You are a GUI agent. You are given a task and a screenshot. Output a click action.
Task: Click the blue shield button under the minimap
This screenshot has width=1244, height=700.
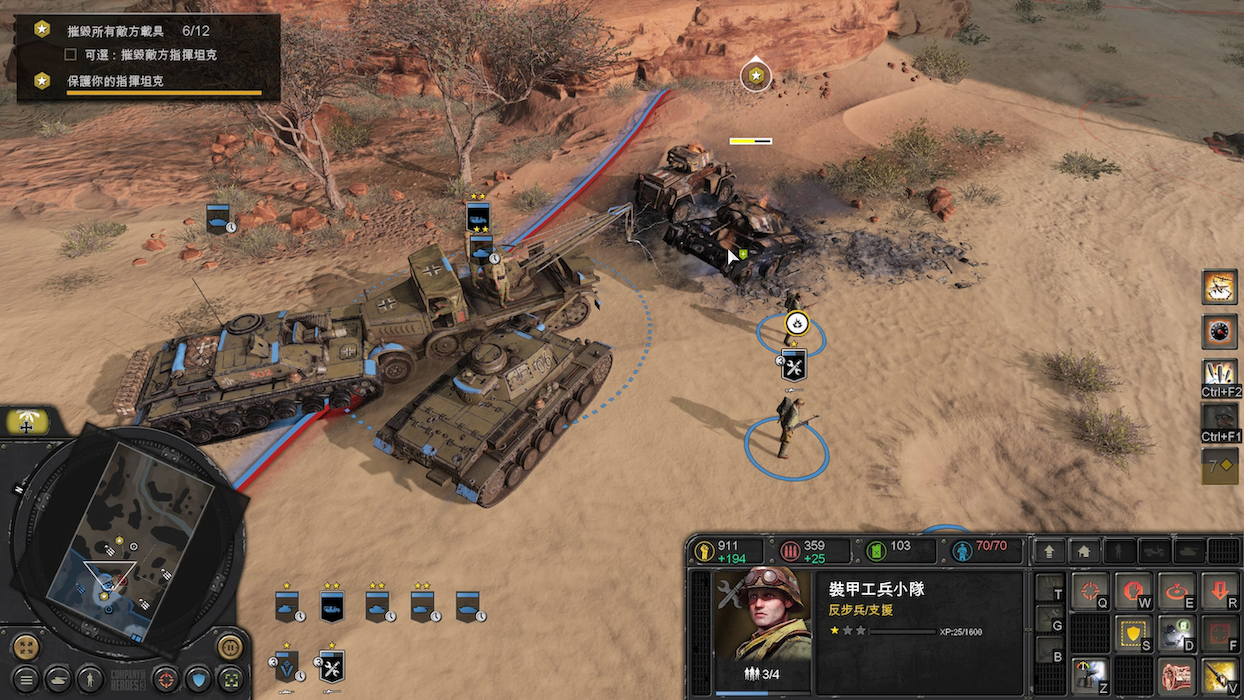[199, 680]
